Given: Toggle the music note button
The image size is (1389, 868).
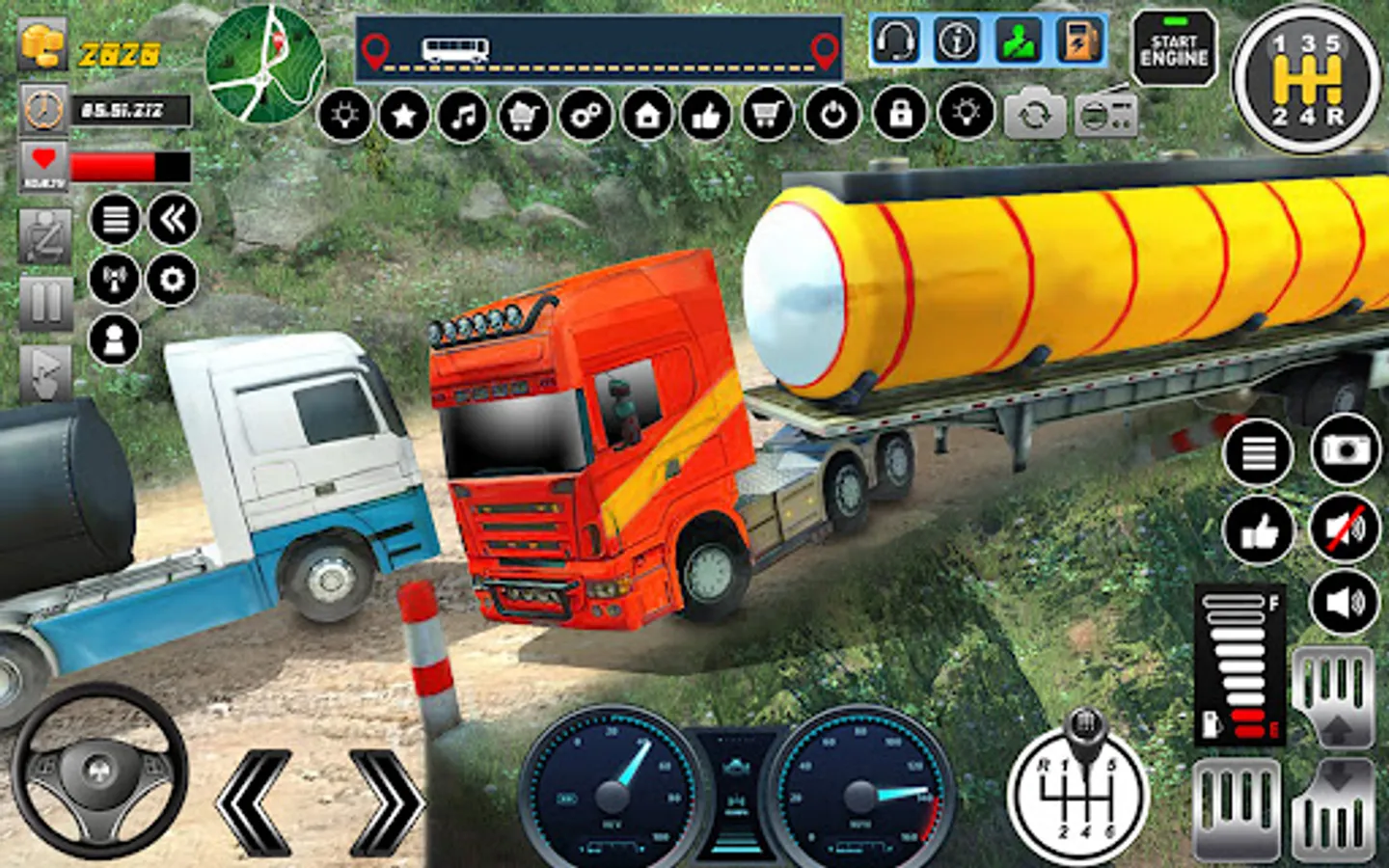Looking at the screenshot, I should 464,117.
